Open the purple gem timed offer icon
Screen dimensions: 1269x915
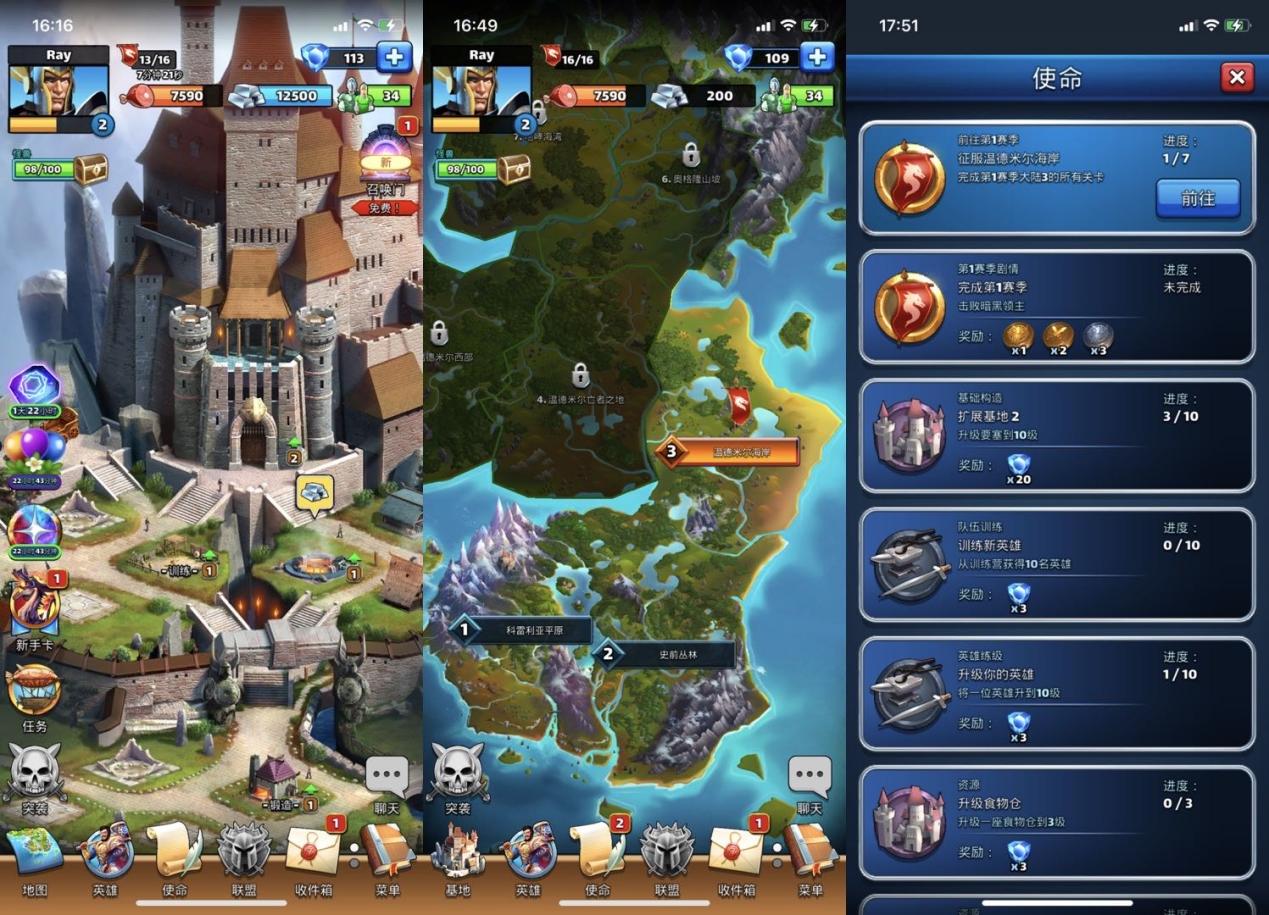pos(35,387)
